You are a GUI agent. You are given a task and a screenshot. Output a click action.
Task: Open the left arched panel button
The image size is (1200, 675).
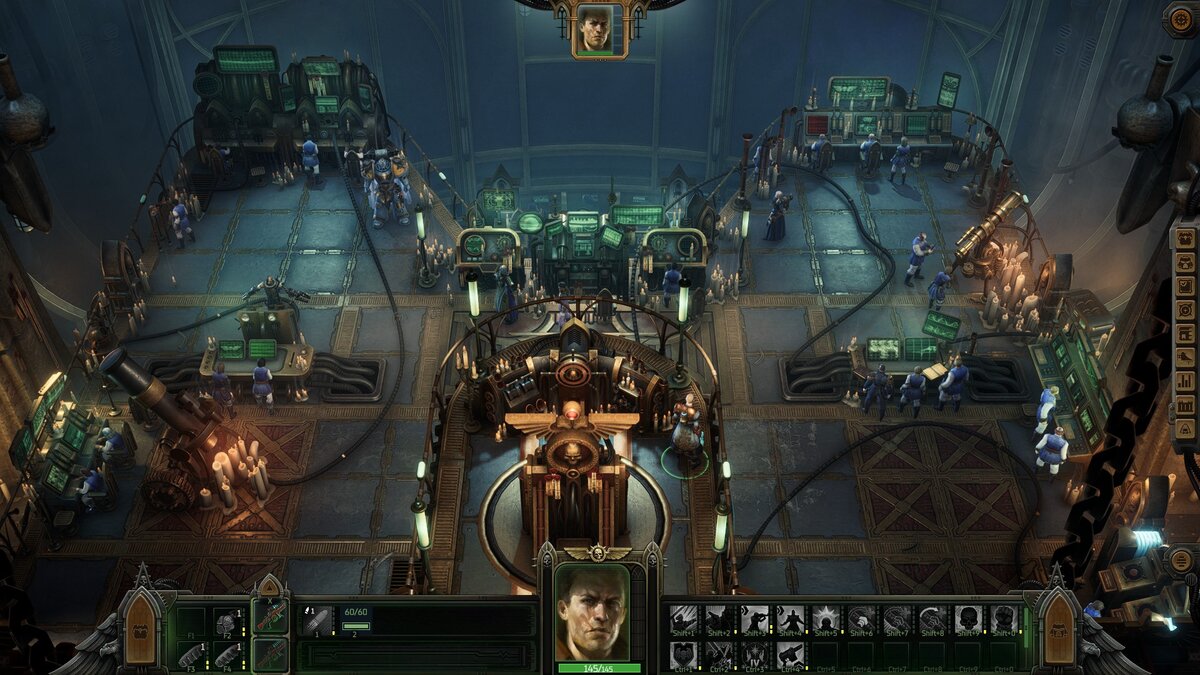(140, 630)
